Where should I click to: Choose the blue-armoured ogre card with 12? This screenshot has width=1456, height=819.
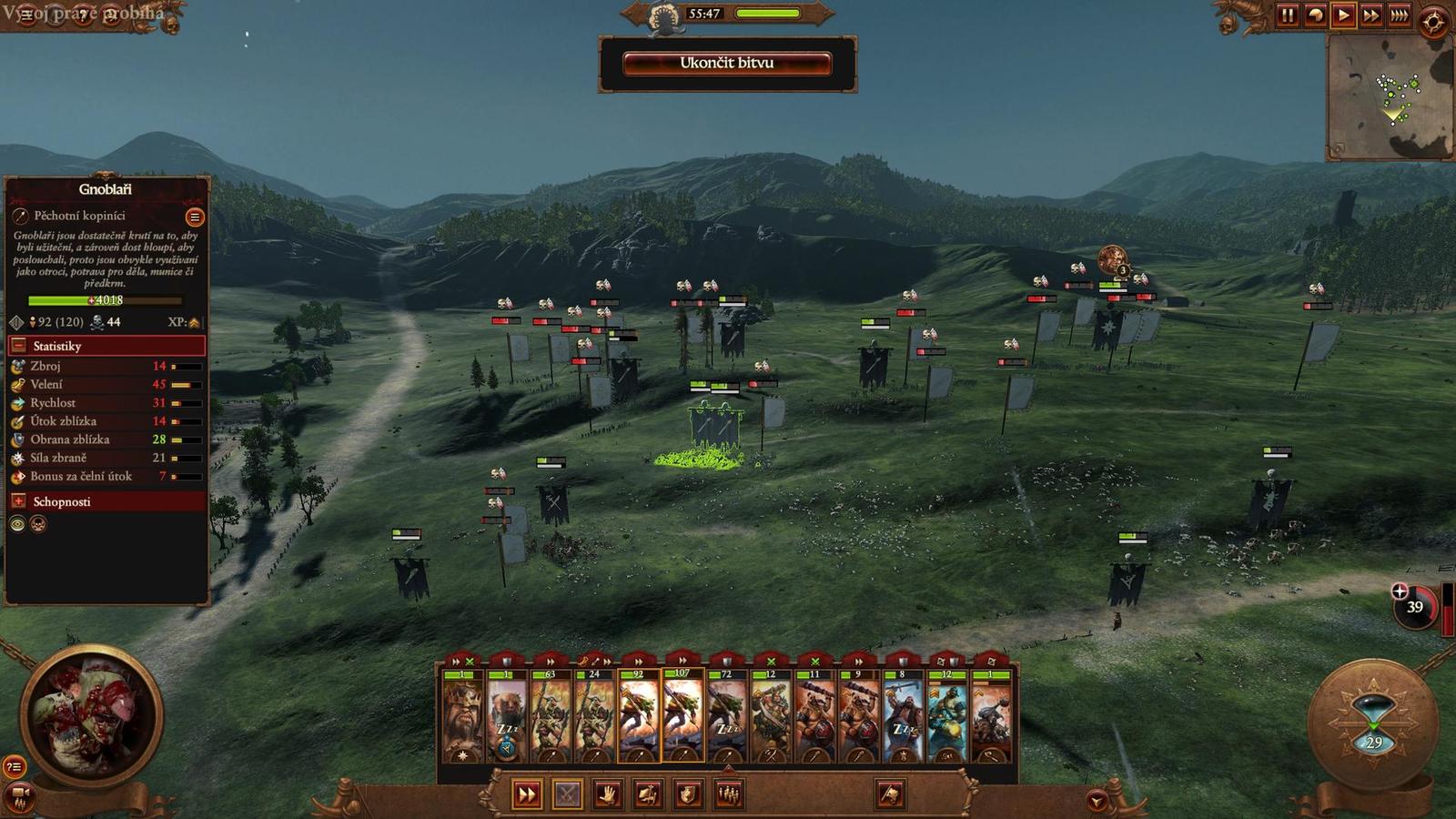(x=946, y=716)
